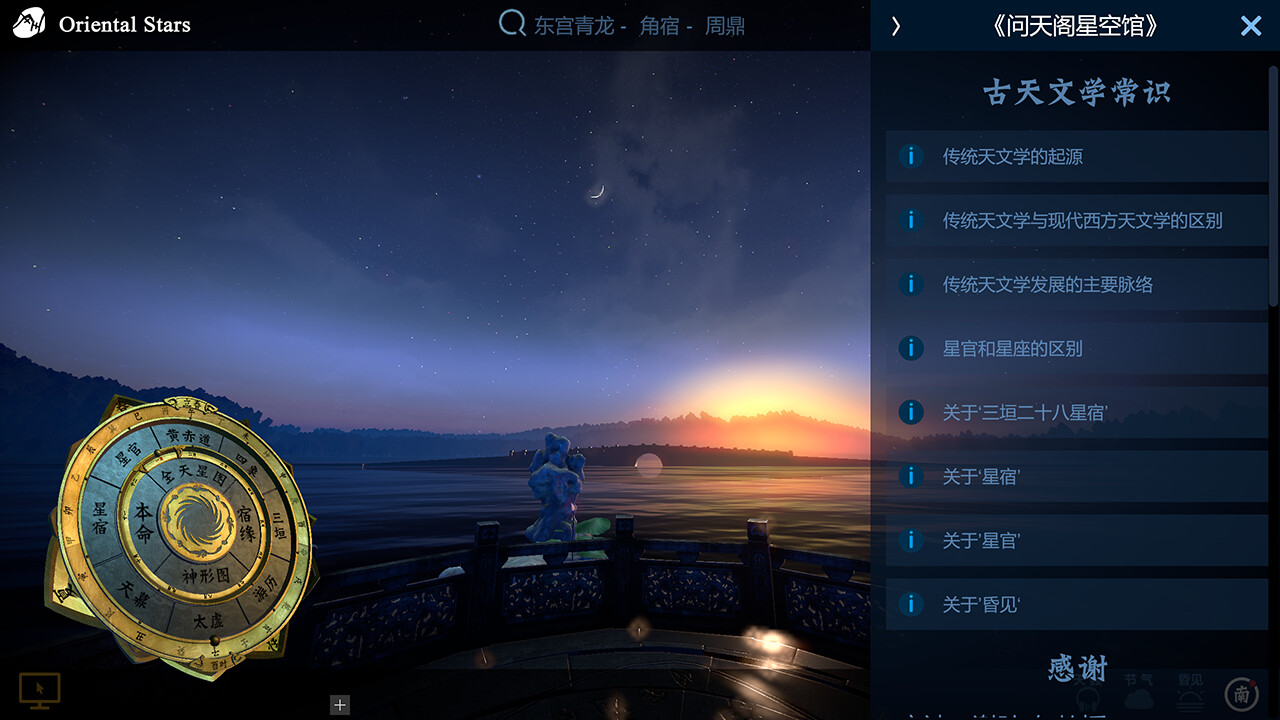Click the info icon beside 关于'星宿'

click(x=911, y=476)
